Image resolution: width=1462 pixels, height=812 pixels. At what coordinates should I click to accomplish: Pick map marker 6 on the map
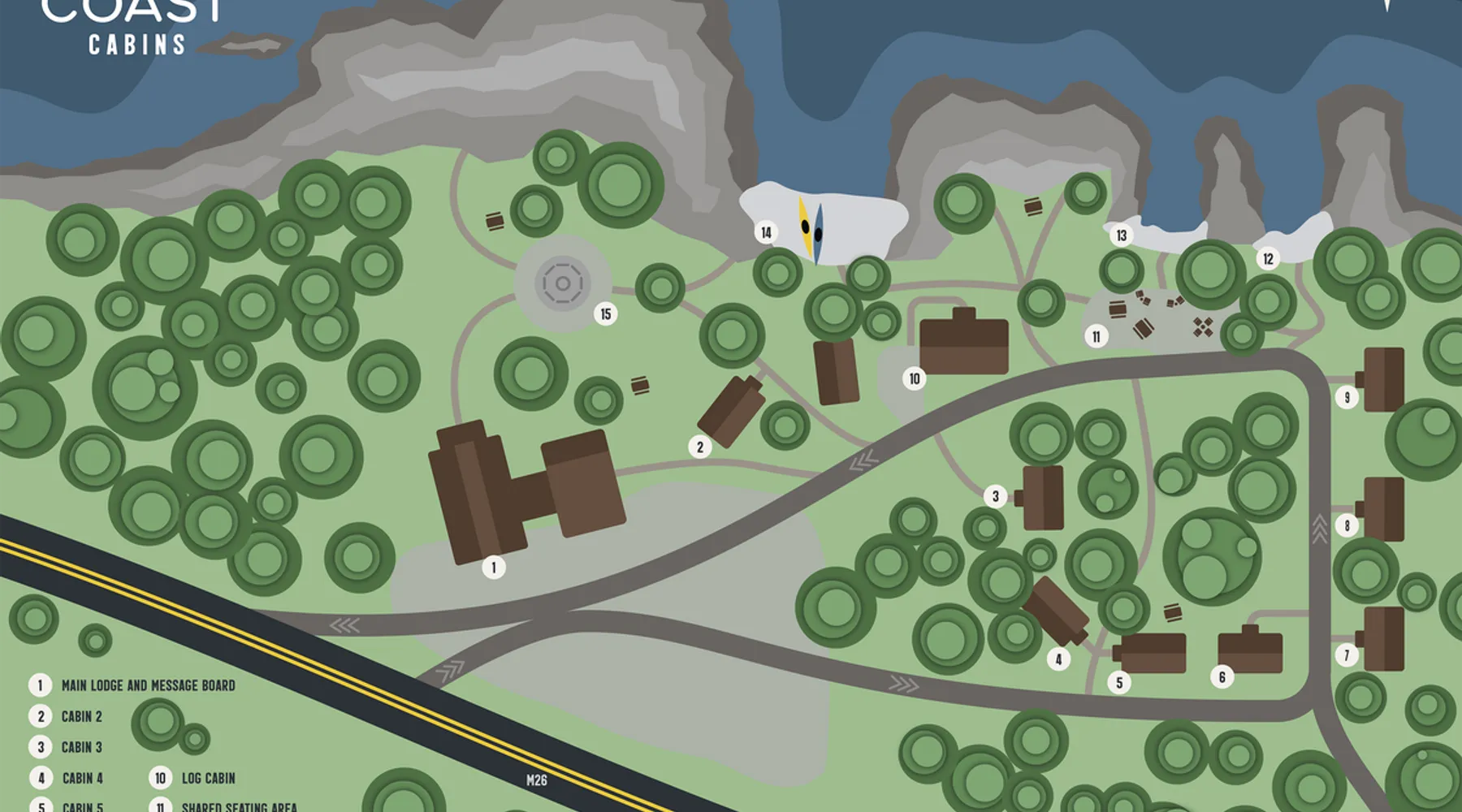(x=1222, y=676)
